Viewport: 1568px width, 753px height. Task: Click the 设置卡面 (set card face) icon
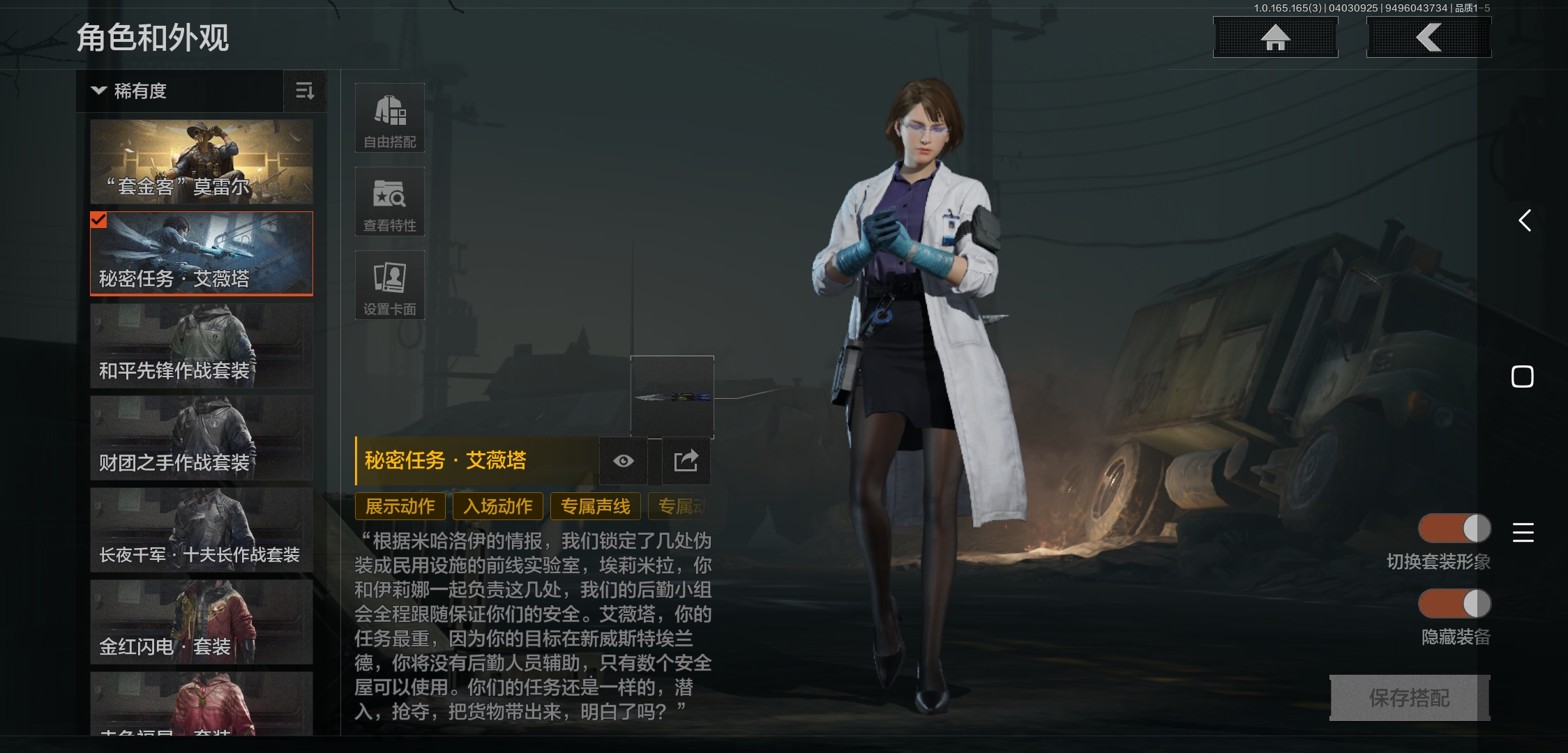[x=390, y=284]
